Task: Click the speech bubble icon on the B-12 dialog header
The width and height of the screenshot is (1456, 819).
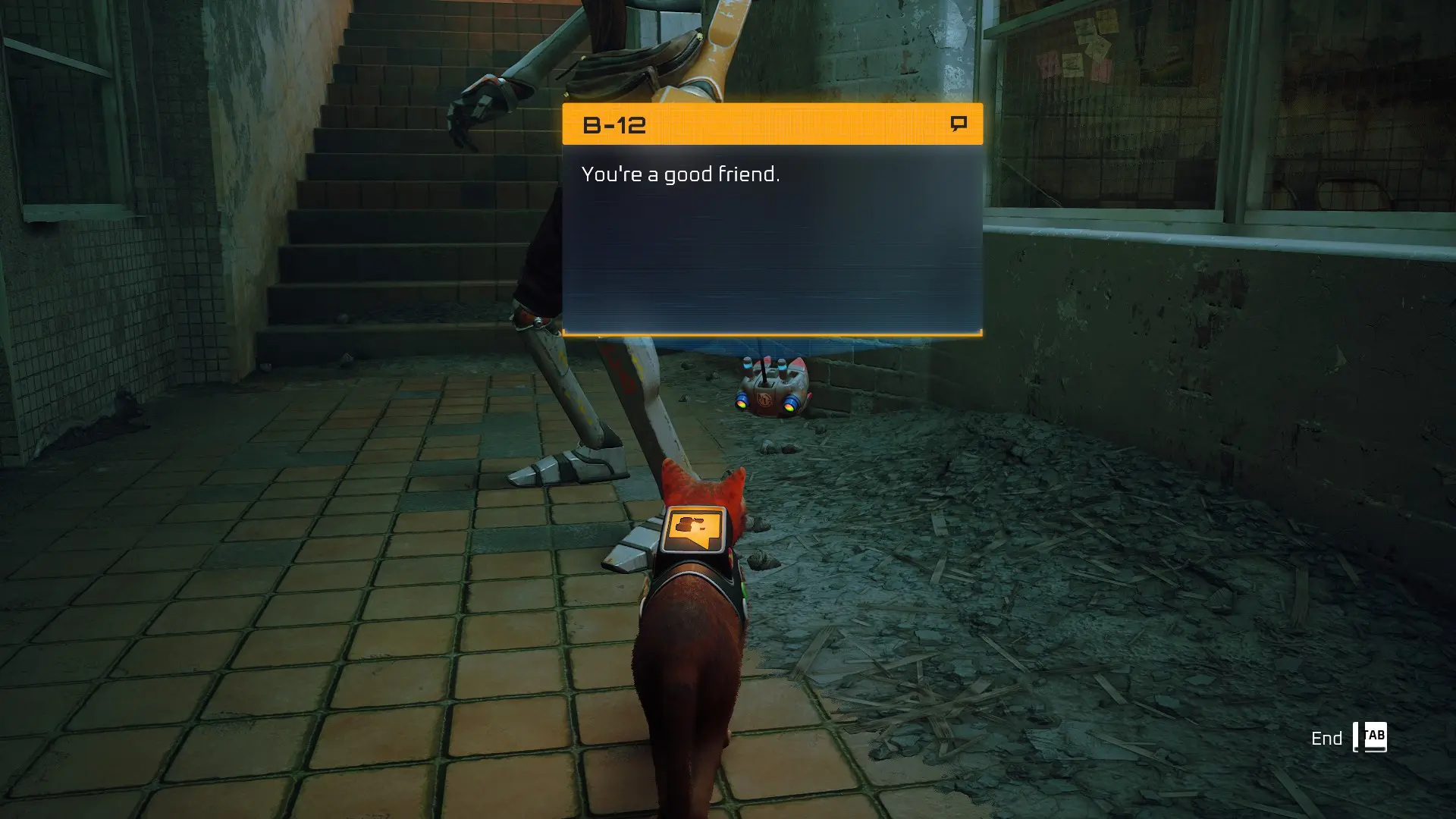Action: click(x=957, y=123)
